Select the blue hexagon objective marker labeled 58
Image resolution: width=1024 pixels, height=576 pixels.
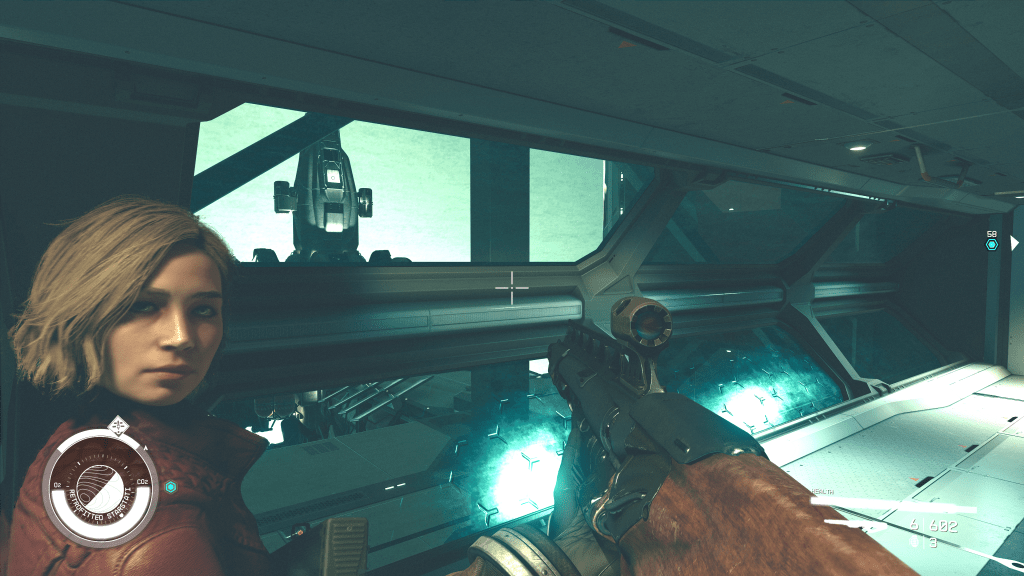point(992,244)
